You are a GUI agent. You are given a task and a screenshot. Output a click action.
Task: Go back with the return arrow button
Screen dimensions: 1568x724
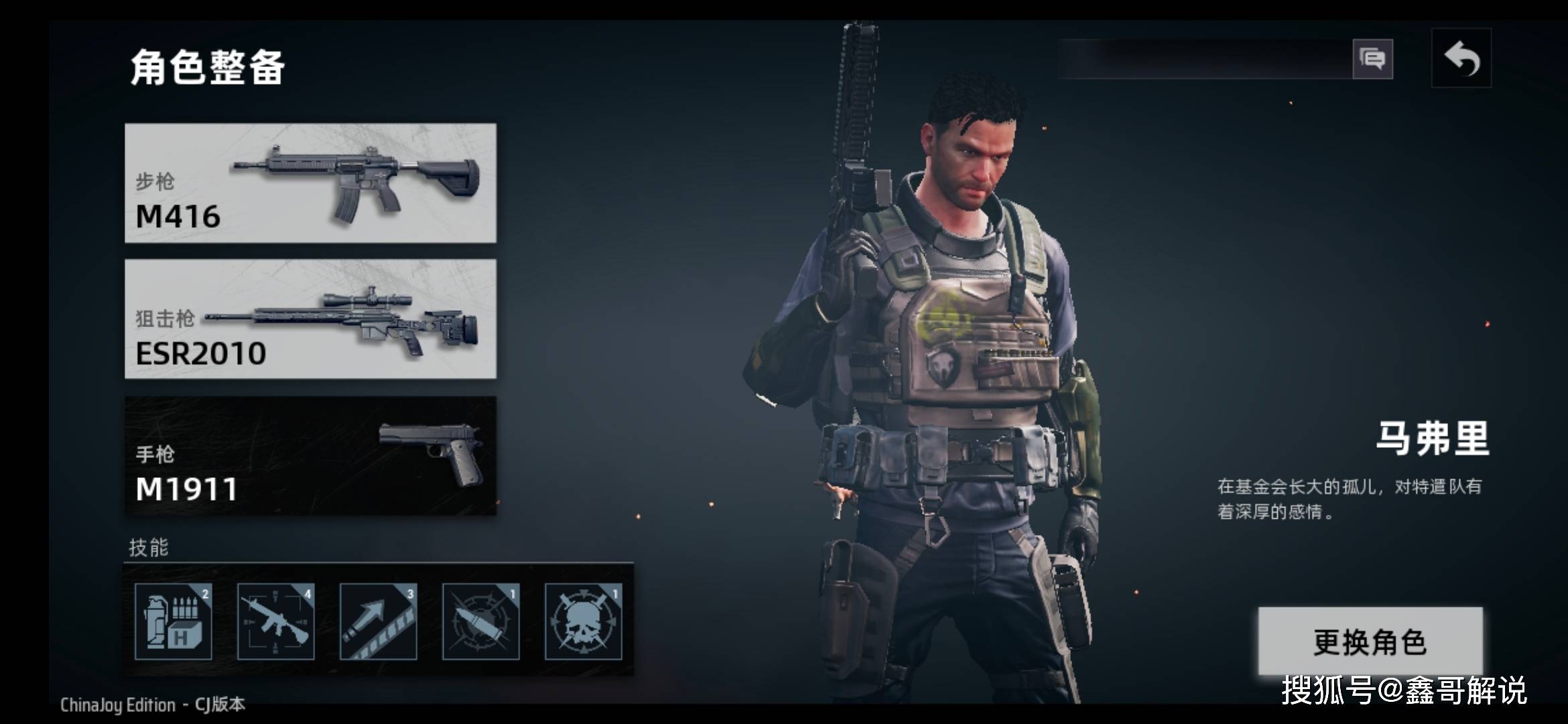coord(1461,58)
